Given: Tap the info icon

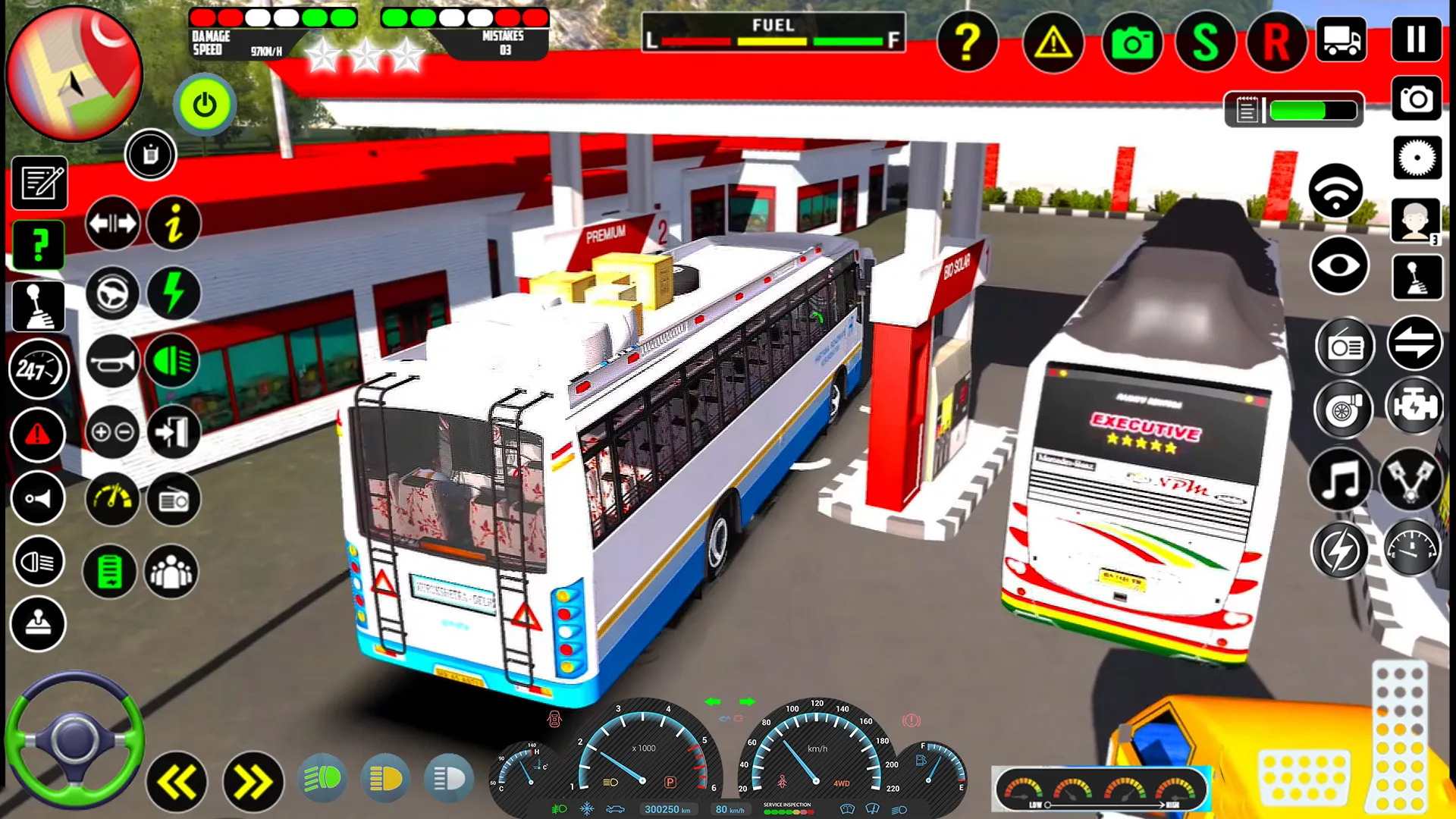Looking at the screenshot, I should (173, 224).
